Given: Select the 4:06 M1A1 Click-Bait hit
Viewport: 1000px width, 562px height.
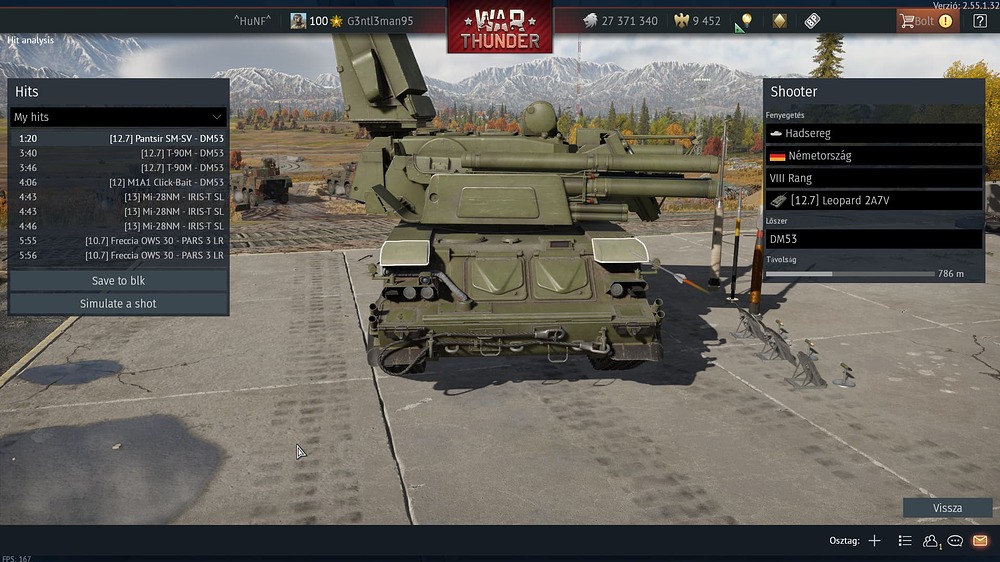Looking at the screenshot, I should click(x=118, y=182).
